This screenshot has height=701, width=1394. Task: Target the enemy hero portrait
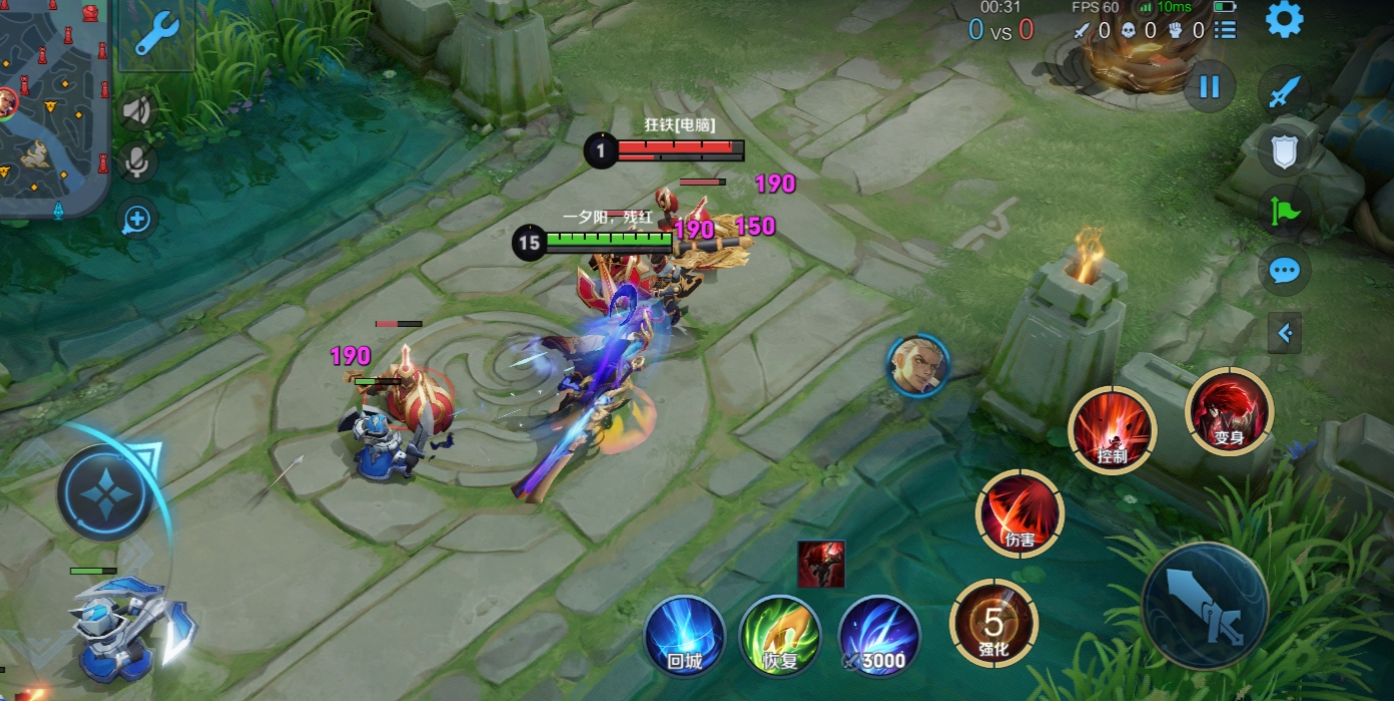[x=918, y=365]
